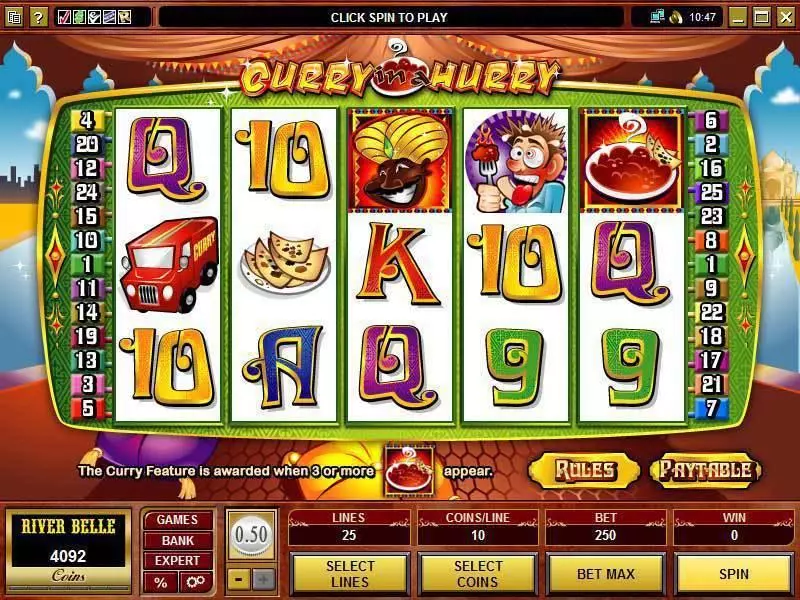Switch to Expert mode
This screenshot has height=600, width=800.
(x=177, y=561)
